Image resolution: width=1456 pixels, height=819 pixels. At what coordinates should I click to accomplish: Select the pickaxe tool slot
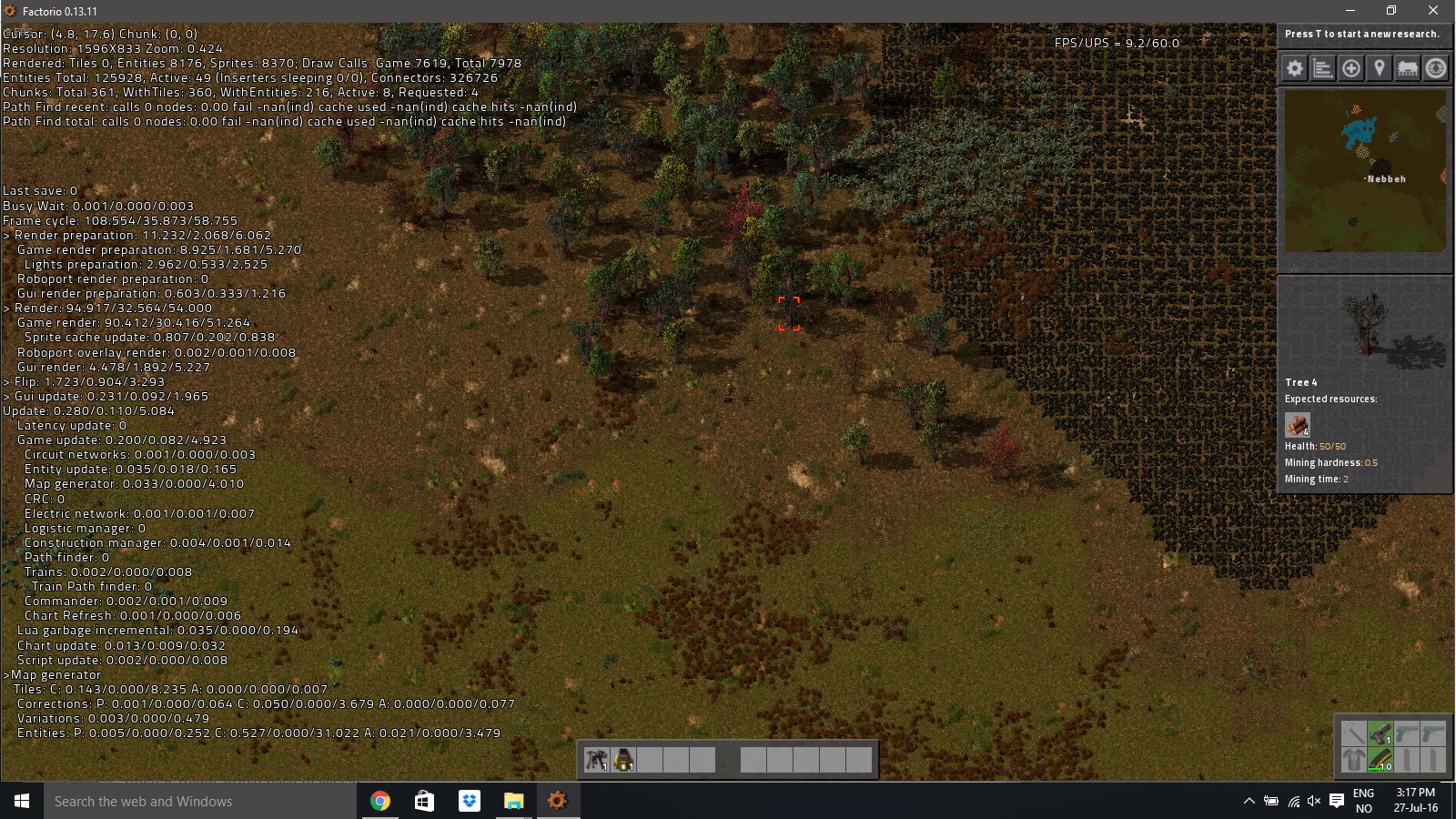pyautogui.click(x=1354, y=733)
